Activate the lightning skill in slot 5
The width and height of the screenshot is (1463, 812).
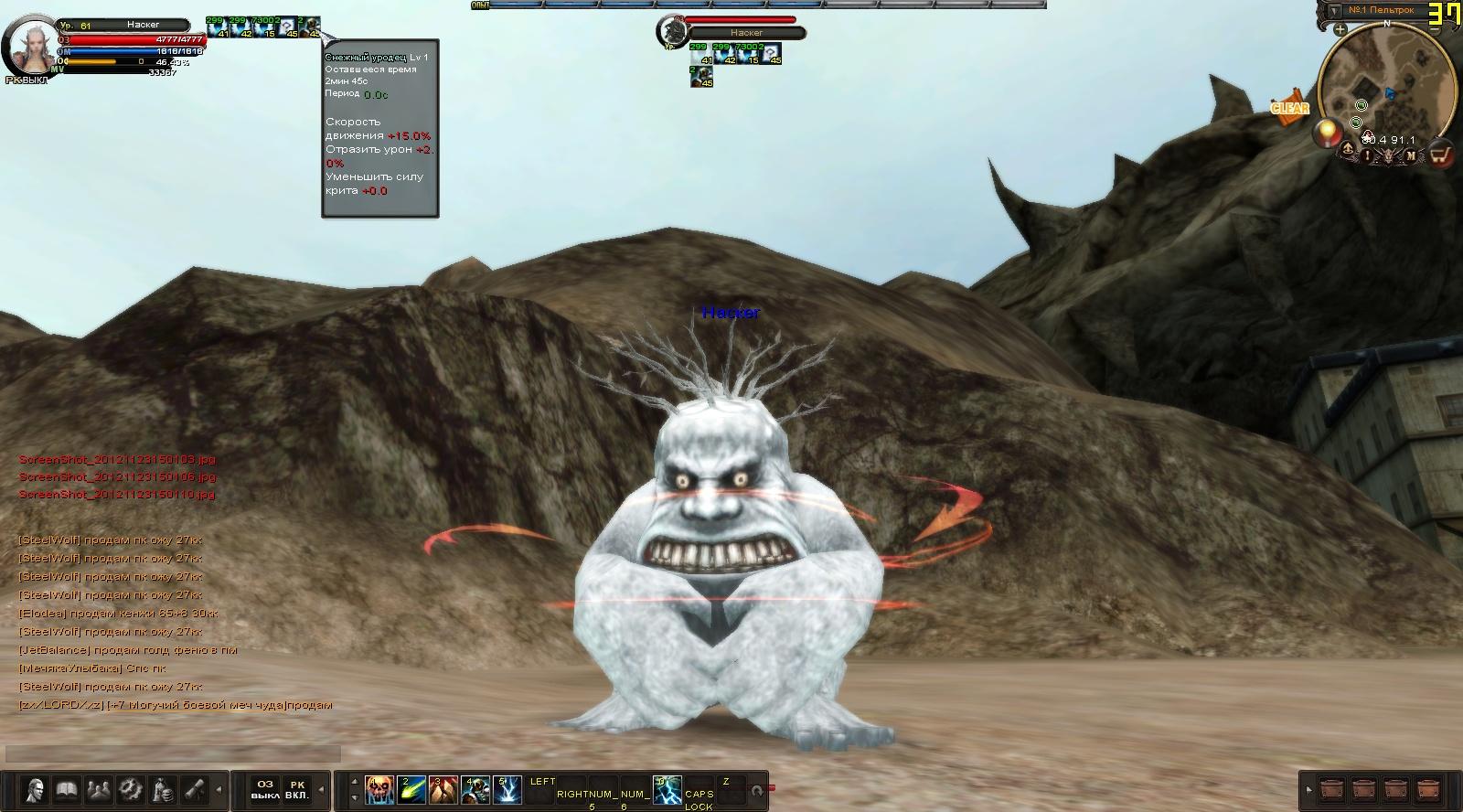[x=507, y=790]
